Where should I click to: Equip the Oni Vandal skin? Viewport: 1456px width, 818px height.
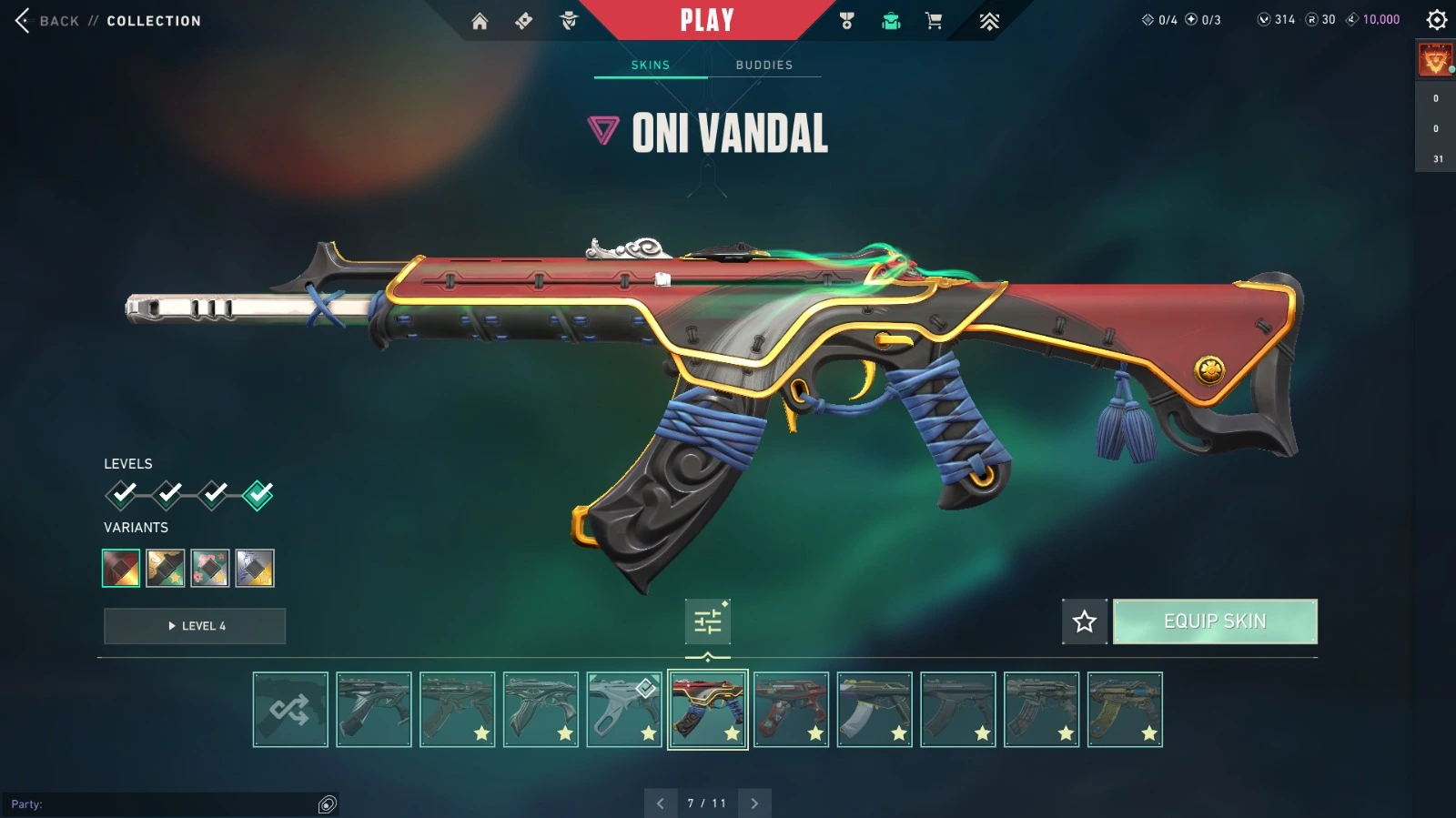point(1214,621)
